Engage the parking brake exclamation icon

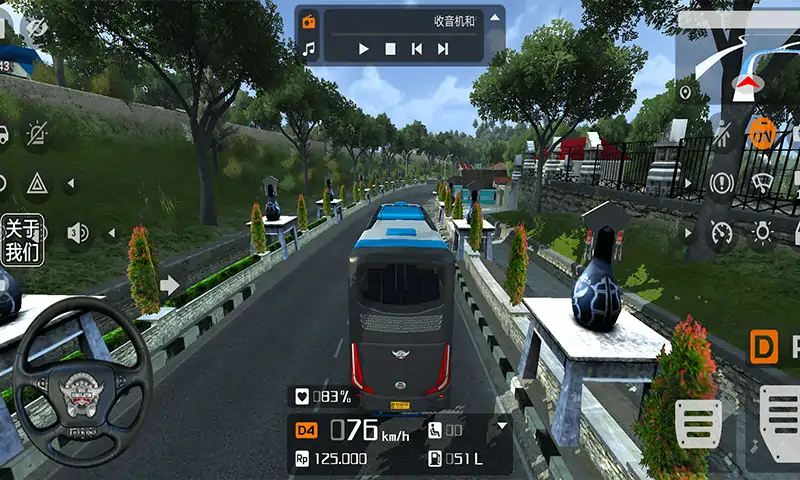(x=721, y=183)
